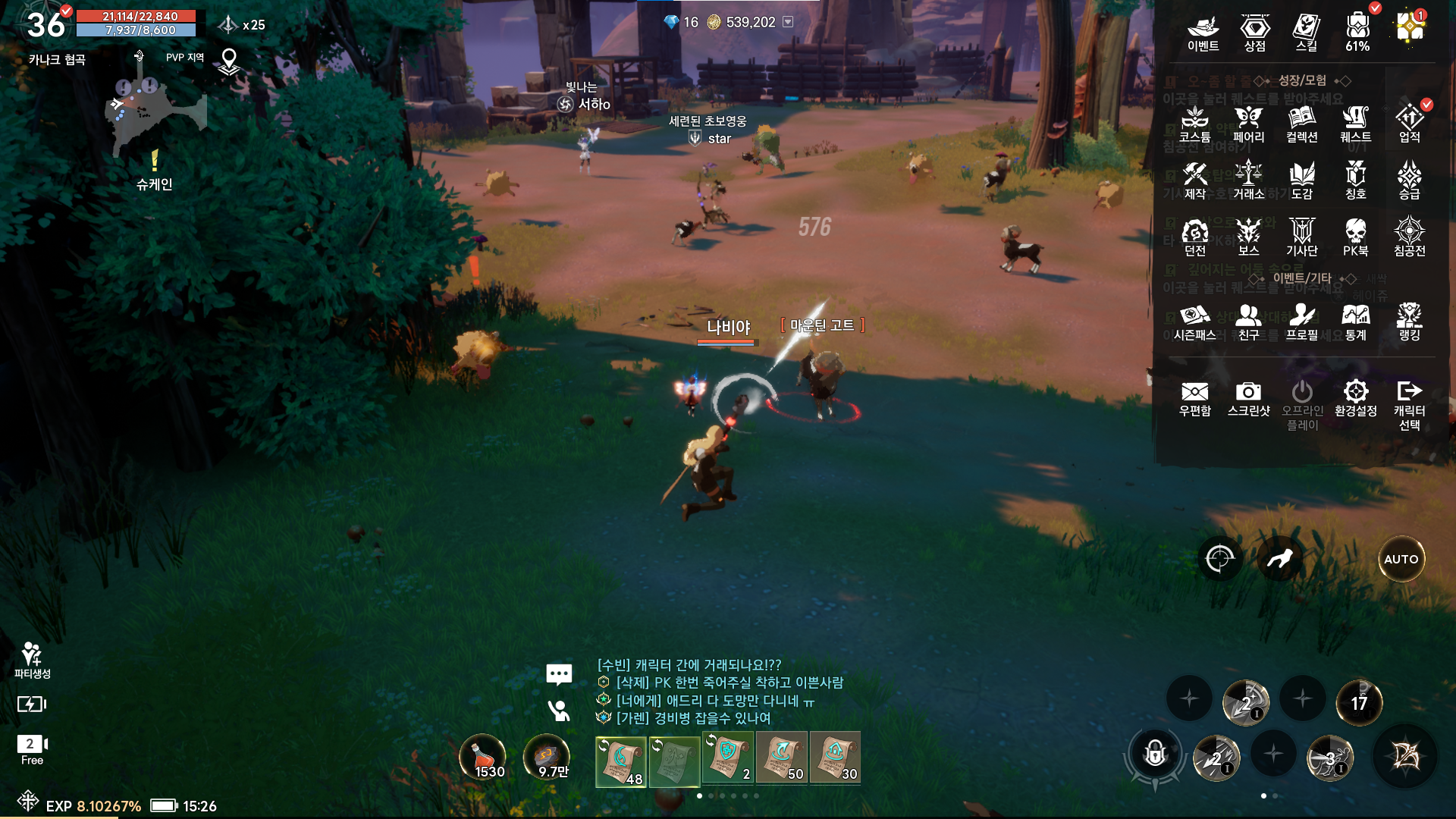Open the 코스튬 costume menu

coord(1194,124)
